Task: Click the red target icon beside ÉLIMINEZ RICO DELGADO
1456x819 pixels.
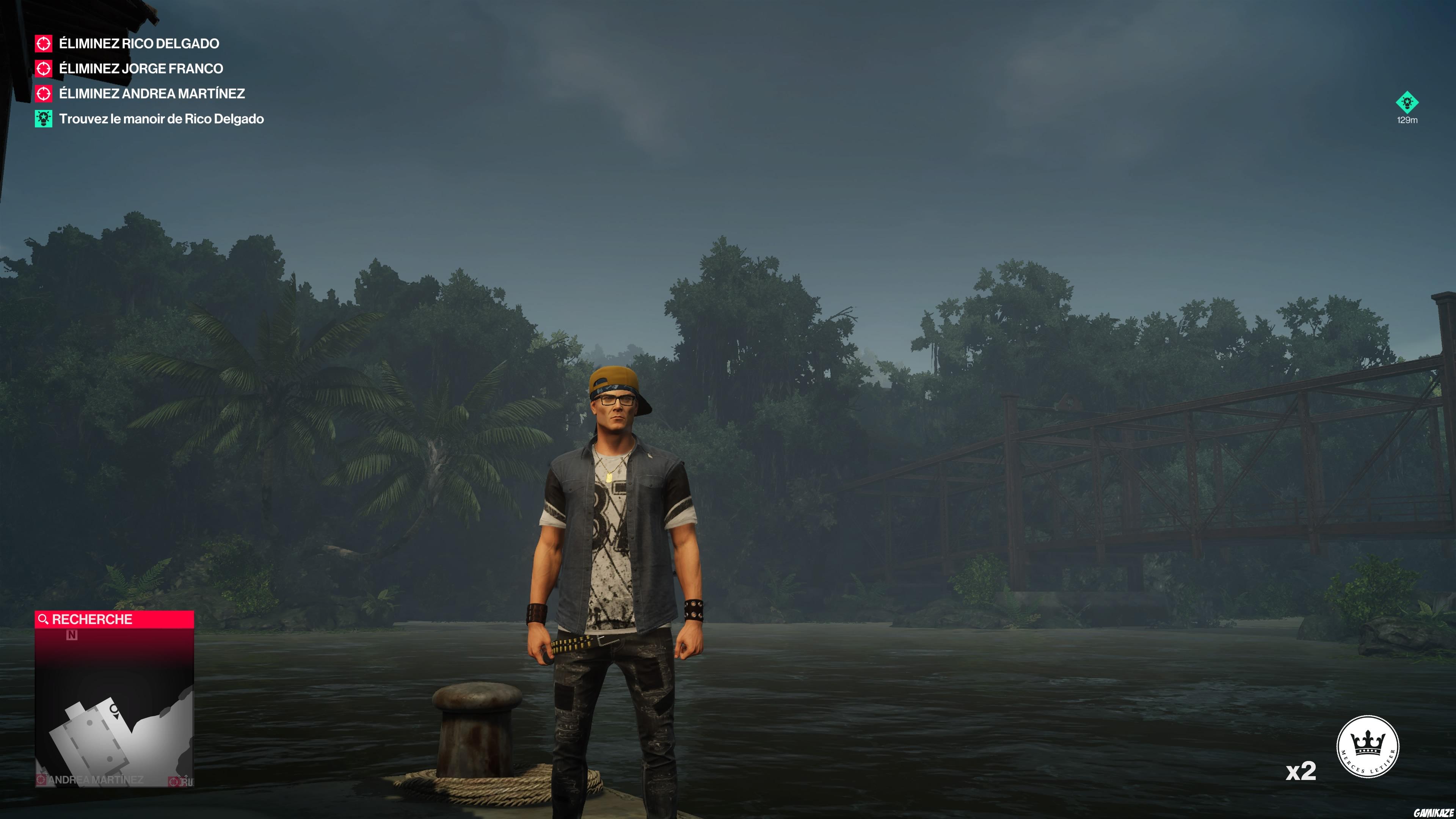Action: point(43,44)
